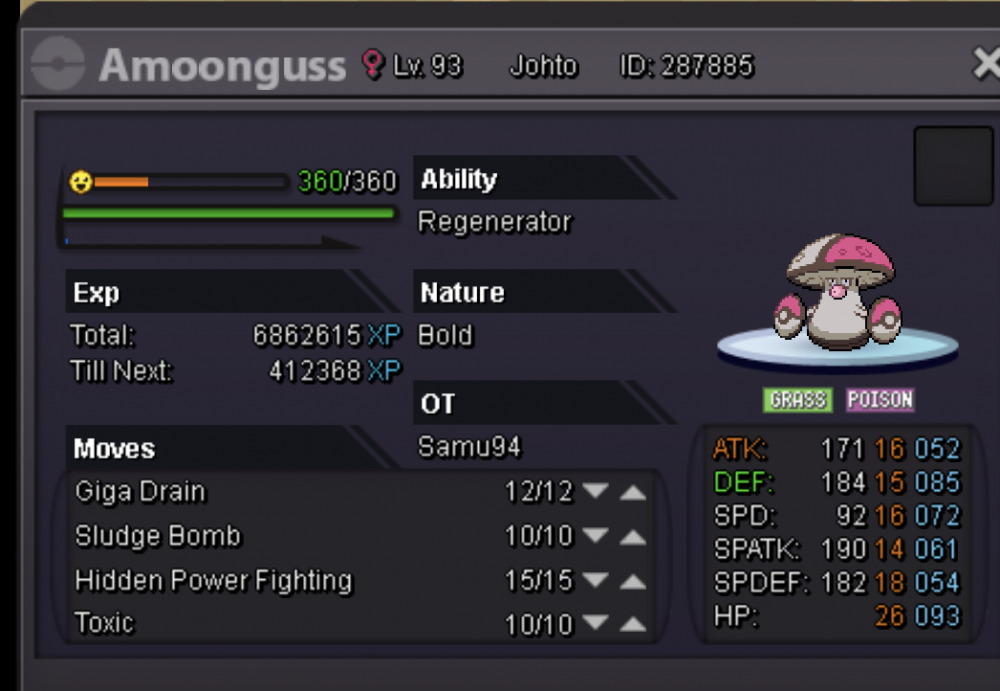
Task: Click the Regenerator ability text
Action: point(495,222)
